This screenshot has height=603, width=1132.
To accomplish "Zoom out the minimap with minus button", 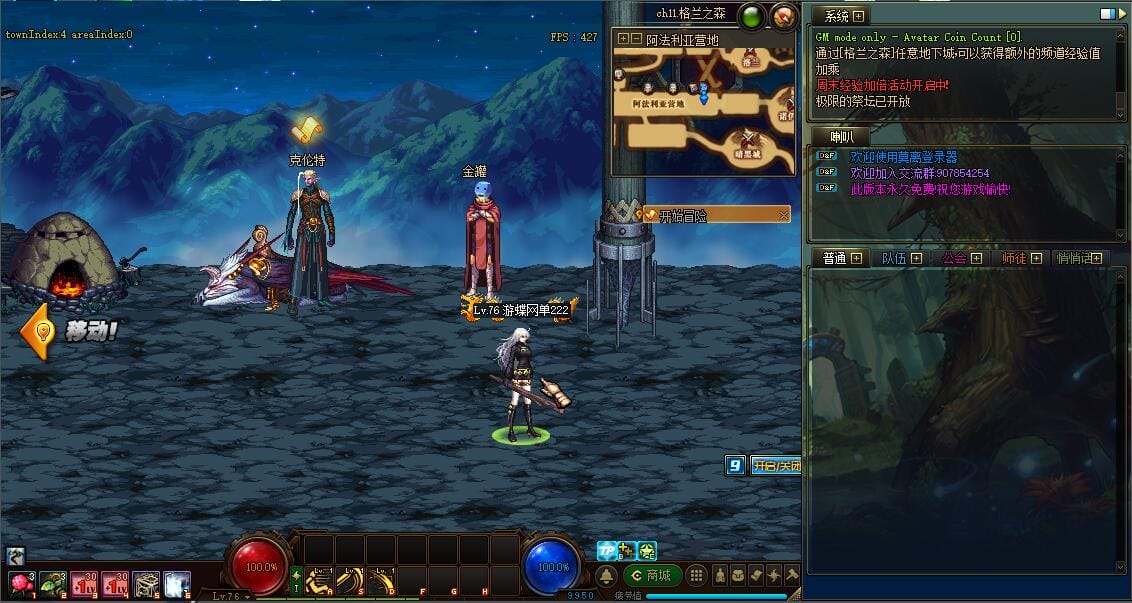I will [x=636, y=39].
